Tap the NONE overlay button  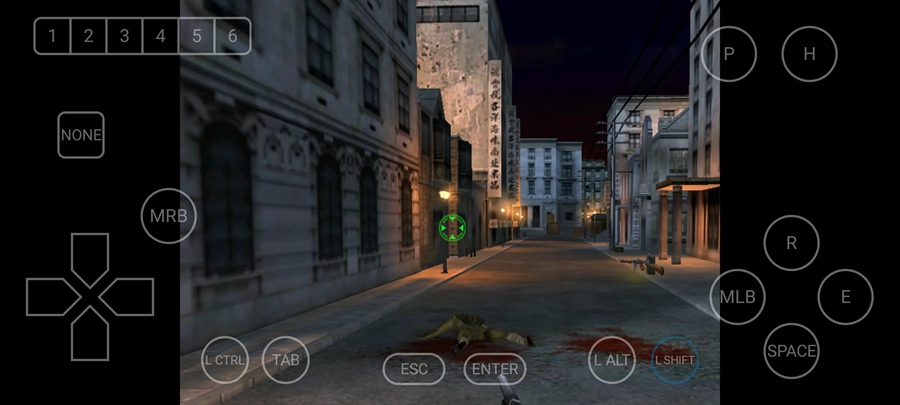point(81,135)
